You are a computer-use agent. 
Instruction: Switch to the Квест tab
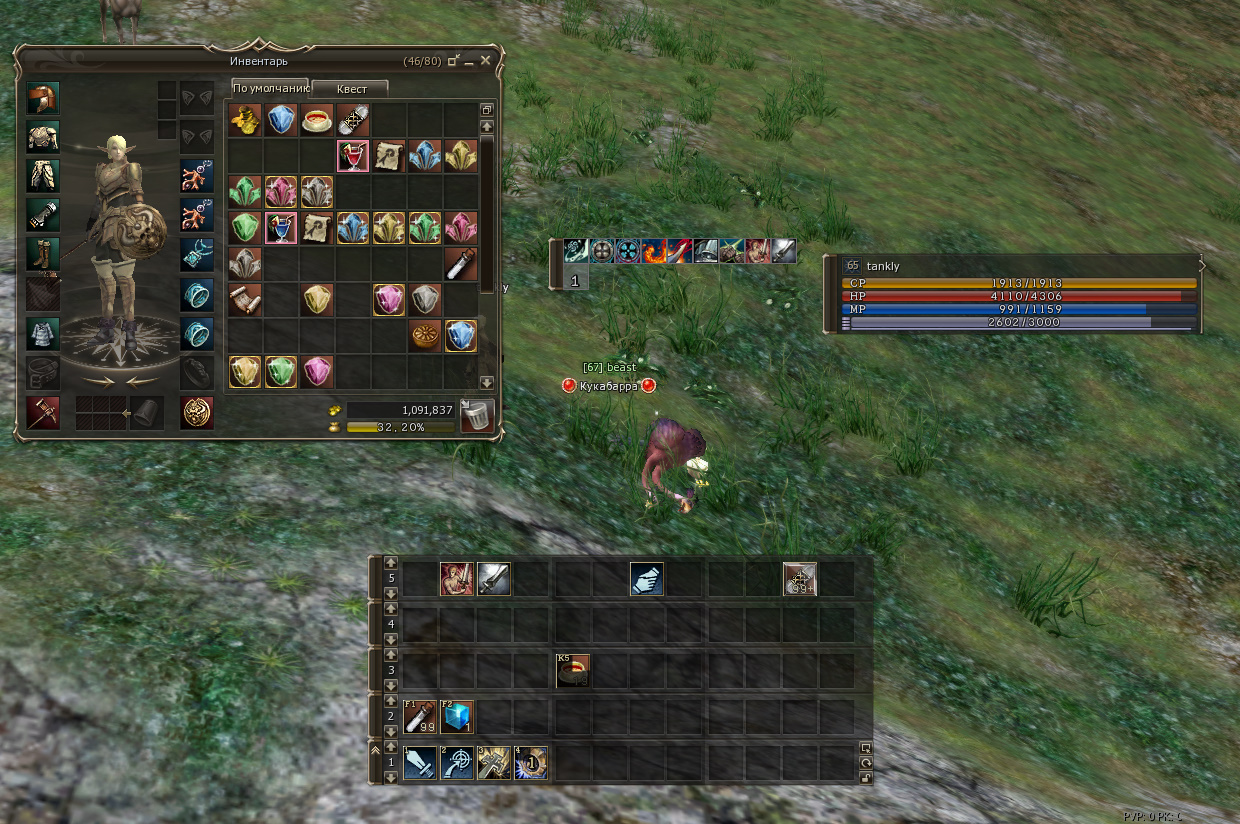click(351, 89)
